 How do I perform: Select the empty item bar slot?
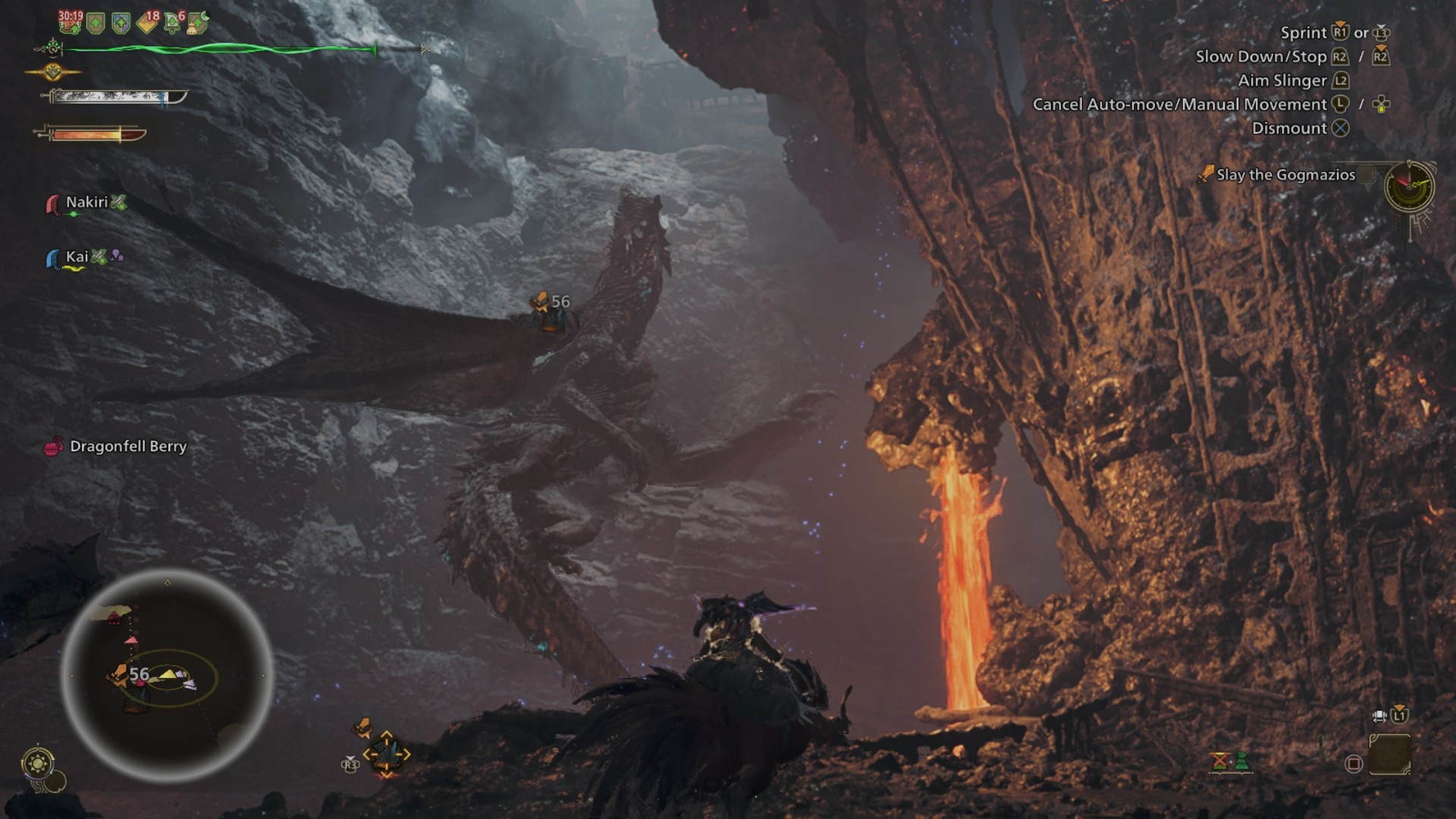tap(1389, 755)
